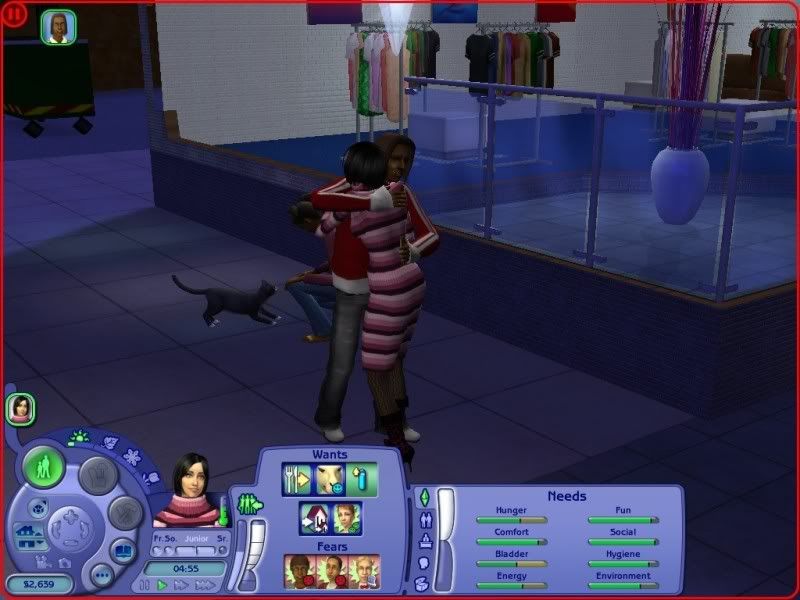
Task: Open the Needs tab with plumbob icon
Action: pos(423,497)
